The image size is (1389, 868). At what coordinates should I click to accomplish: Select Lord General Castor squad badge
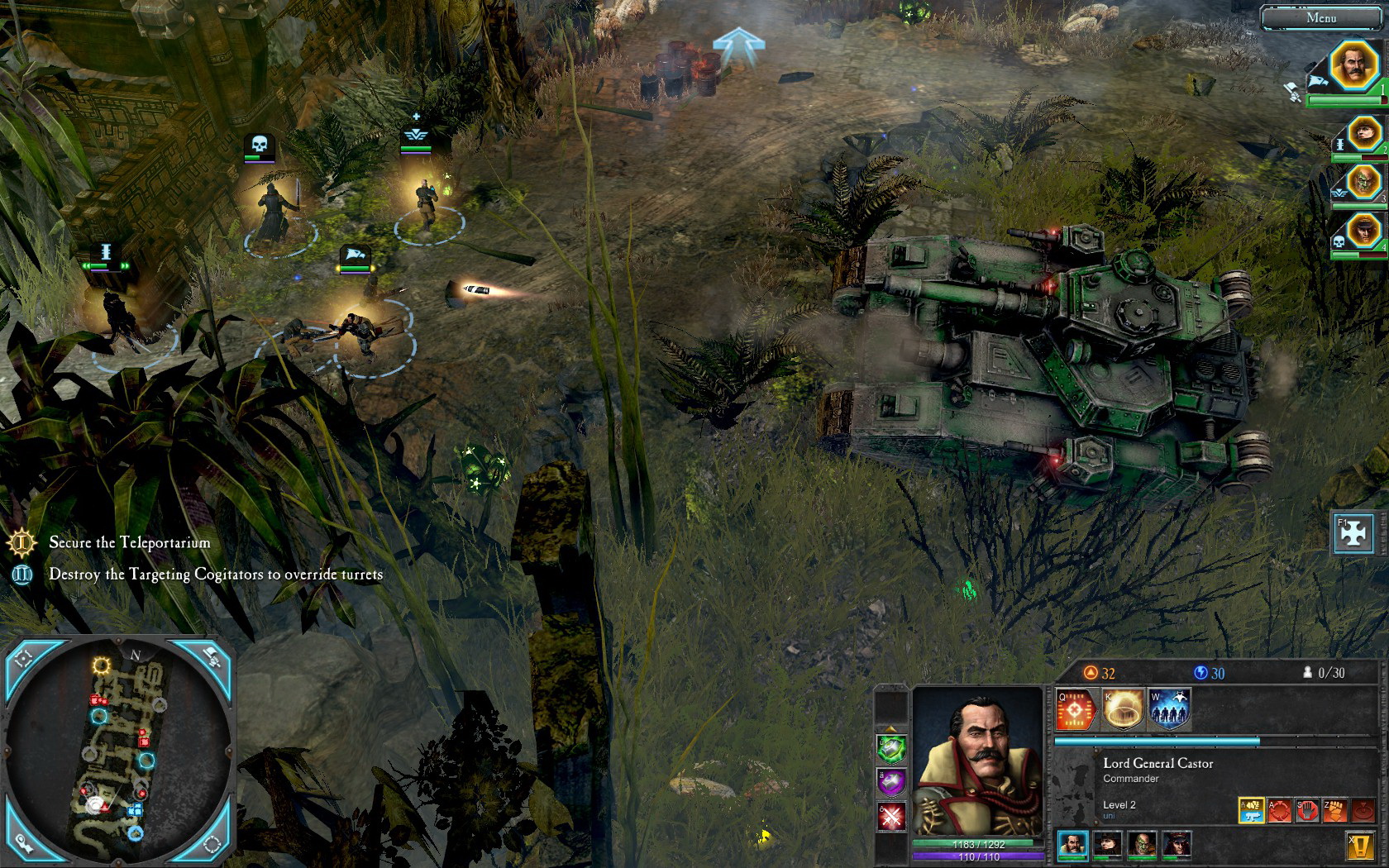point(1354,65)
